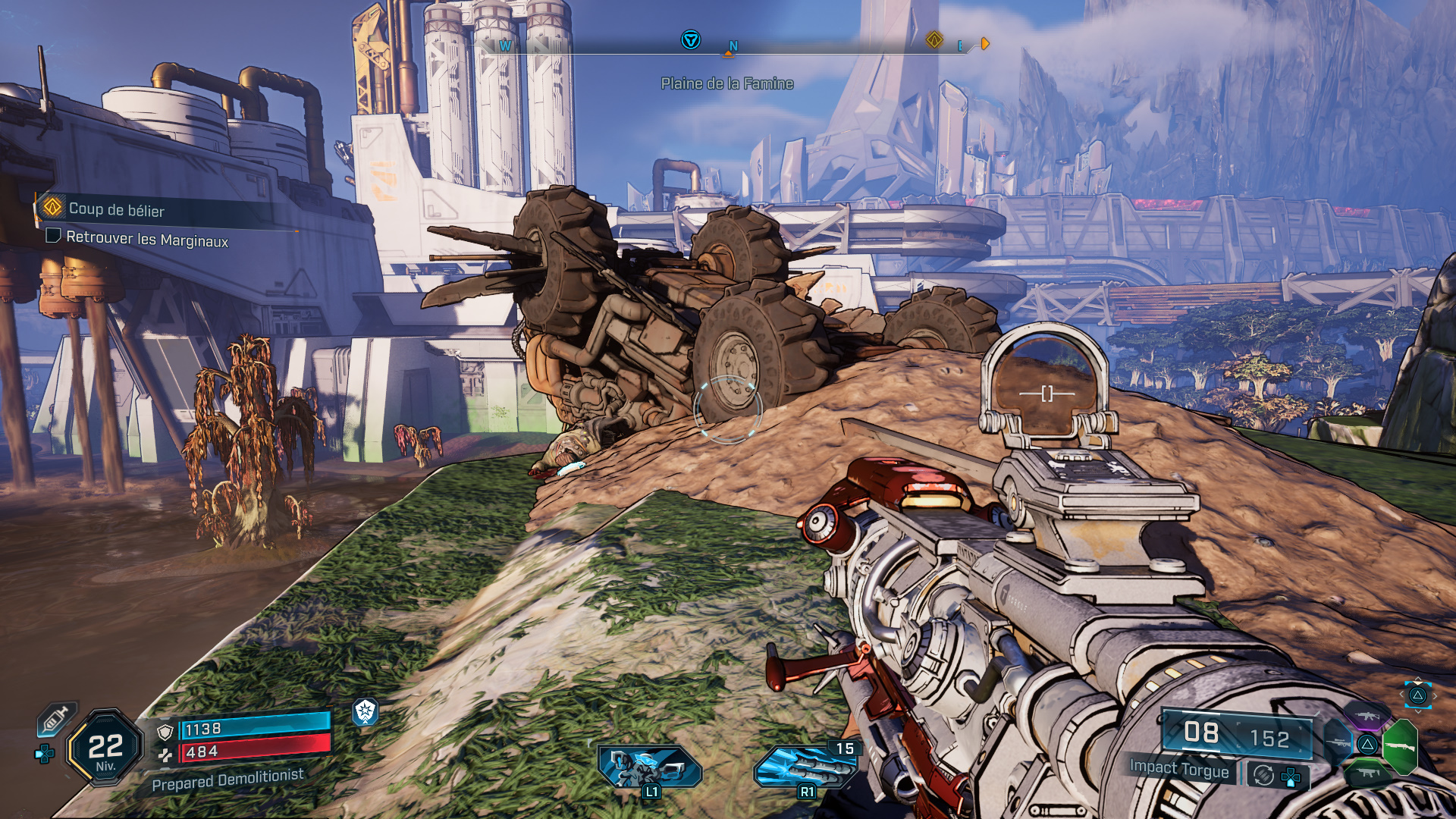Use the syringe repair kit icon

coord(56,719)
